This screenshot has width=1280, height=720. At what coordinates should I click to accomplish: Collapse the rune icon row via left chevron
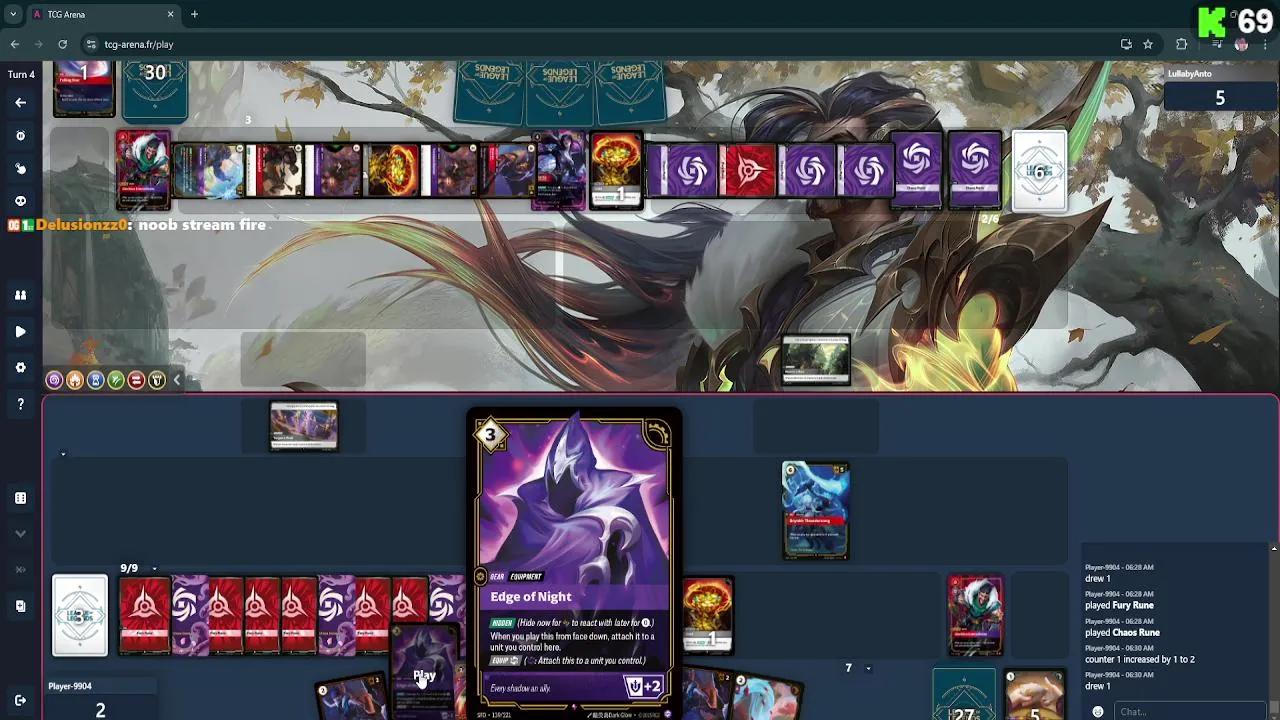tap(177, 380)
